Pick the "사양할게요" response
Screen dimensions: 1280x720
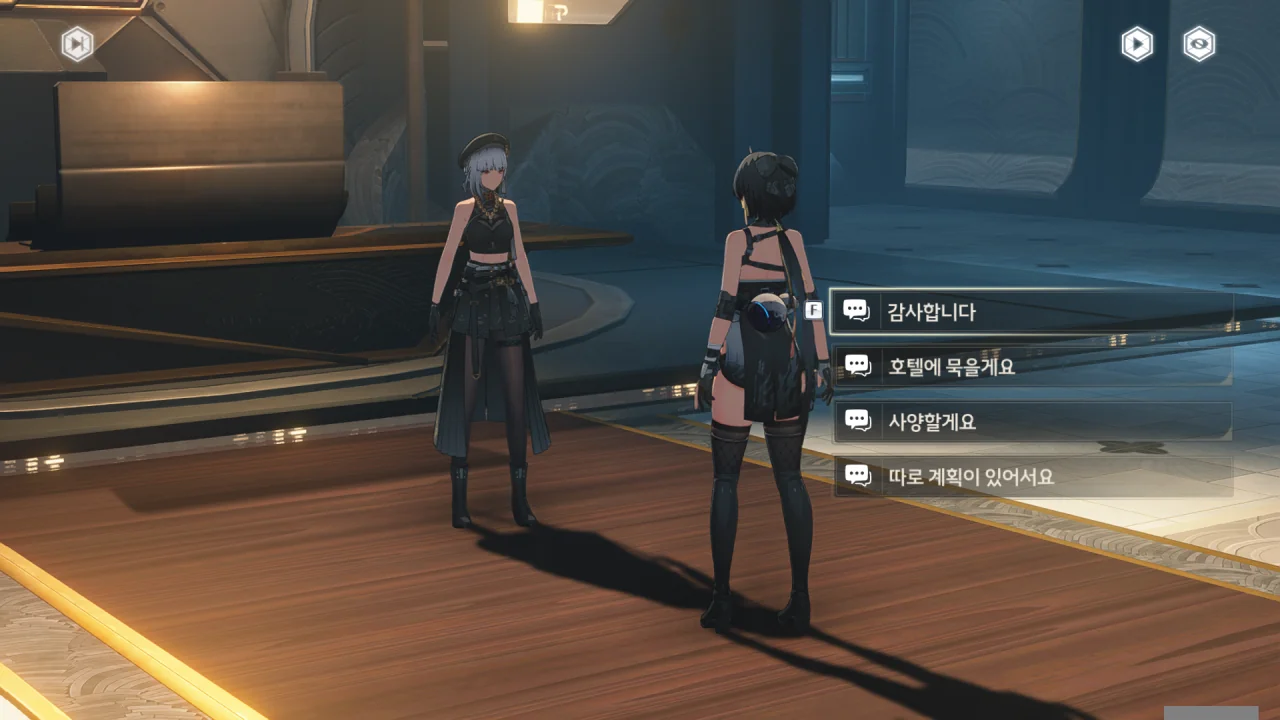pos(1030,422)
